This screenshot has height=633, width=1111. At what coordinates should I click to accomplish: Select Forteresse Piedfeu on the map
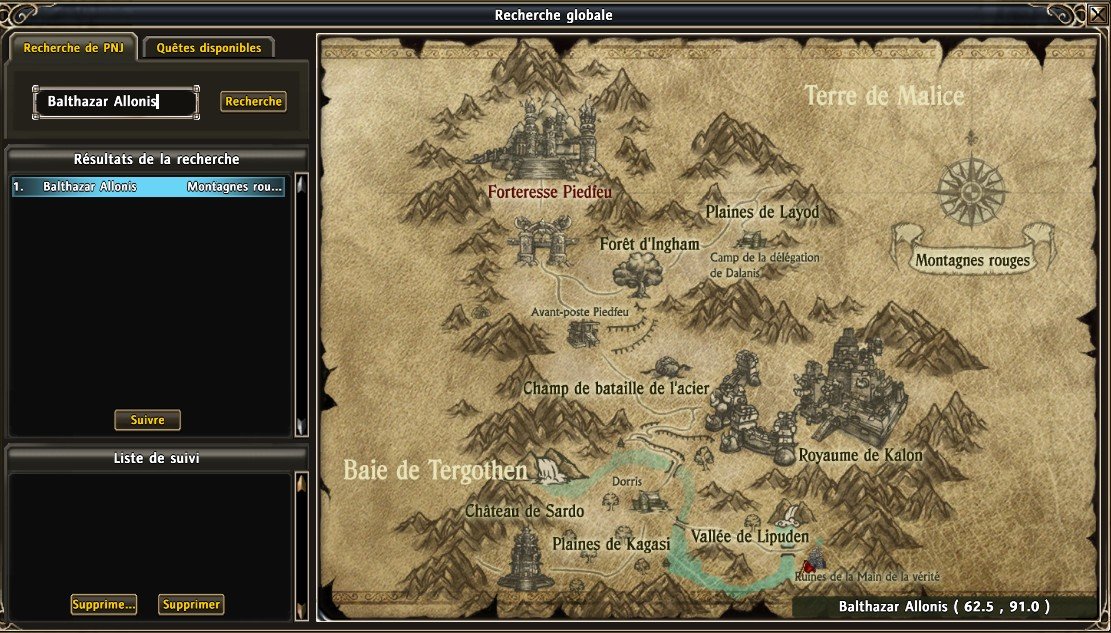tap(549, 190)
